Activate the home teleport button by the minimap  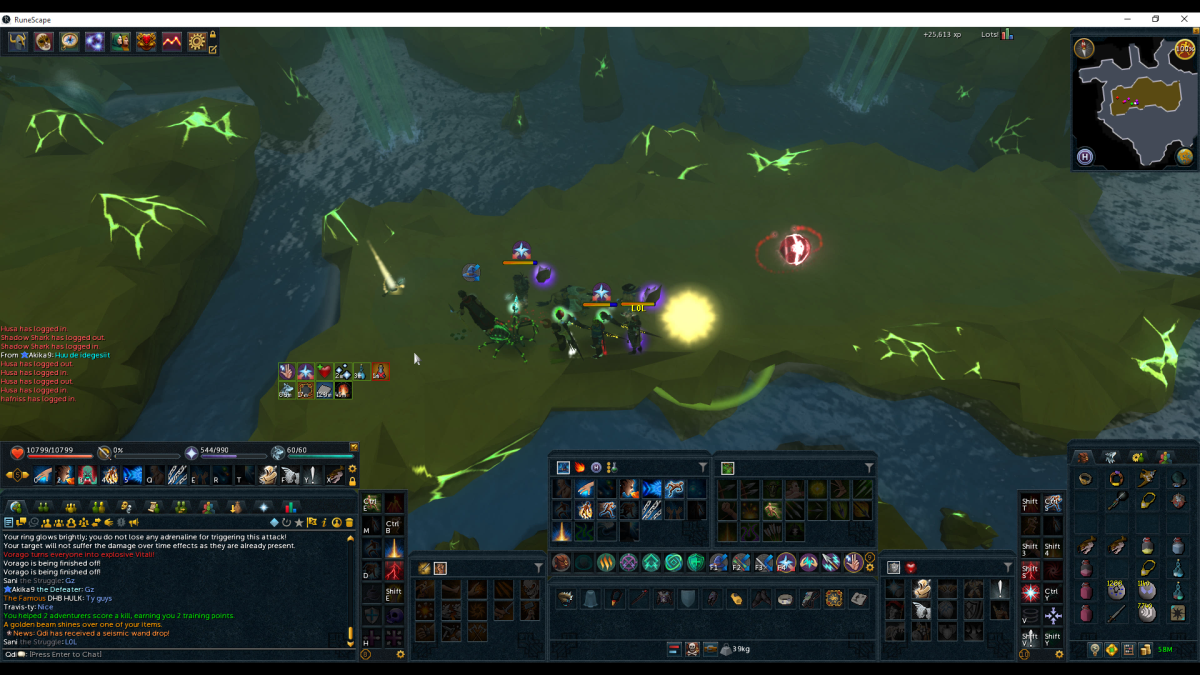[x=1085, y=156]
